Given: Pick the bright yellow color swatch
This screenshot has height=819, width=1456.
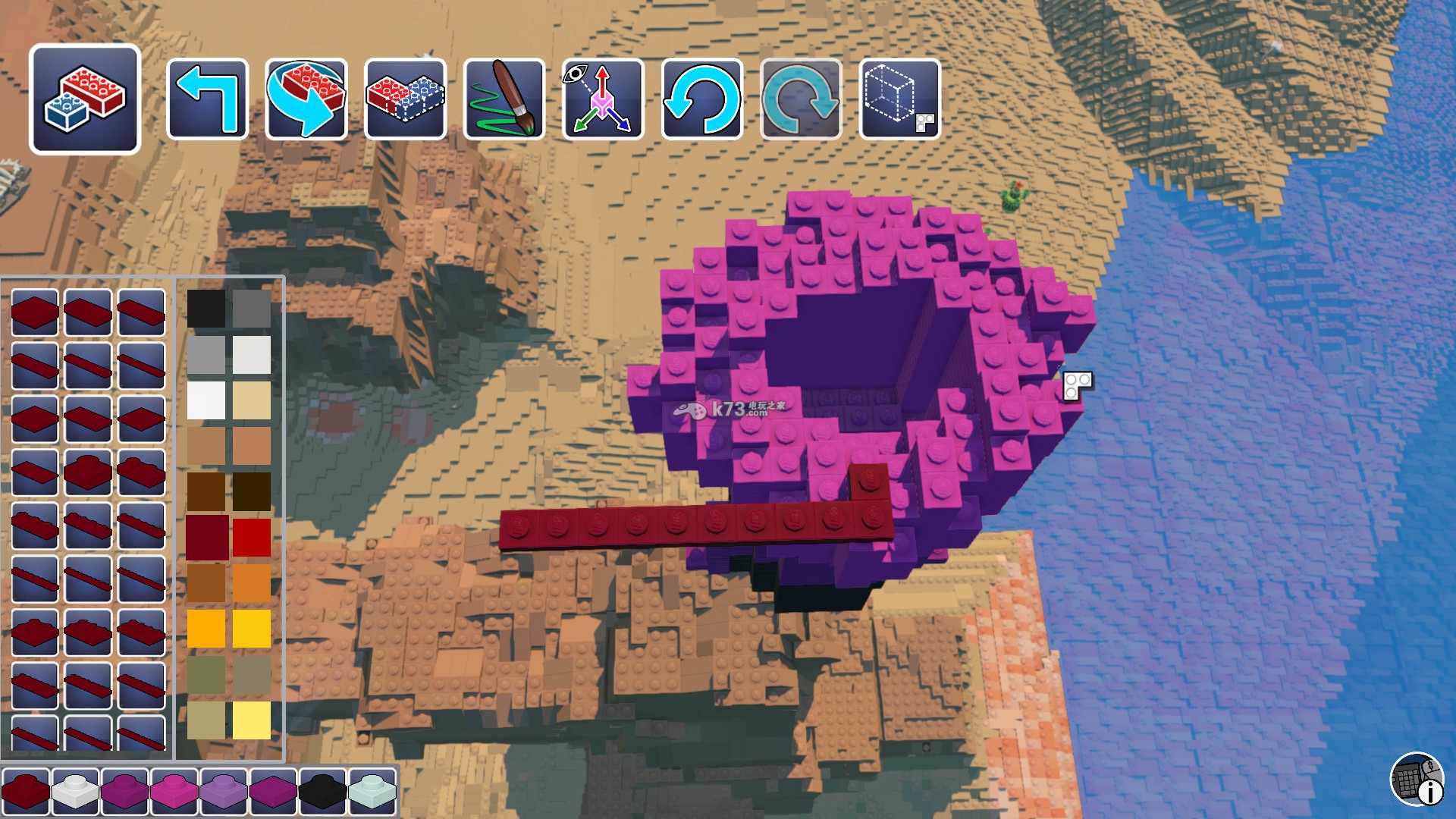Looking at the screenshot, I should pos(252,629).
